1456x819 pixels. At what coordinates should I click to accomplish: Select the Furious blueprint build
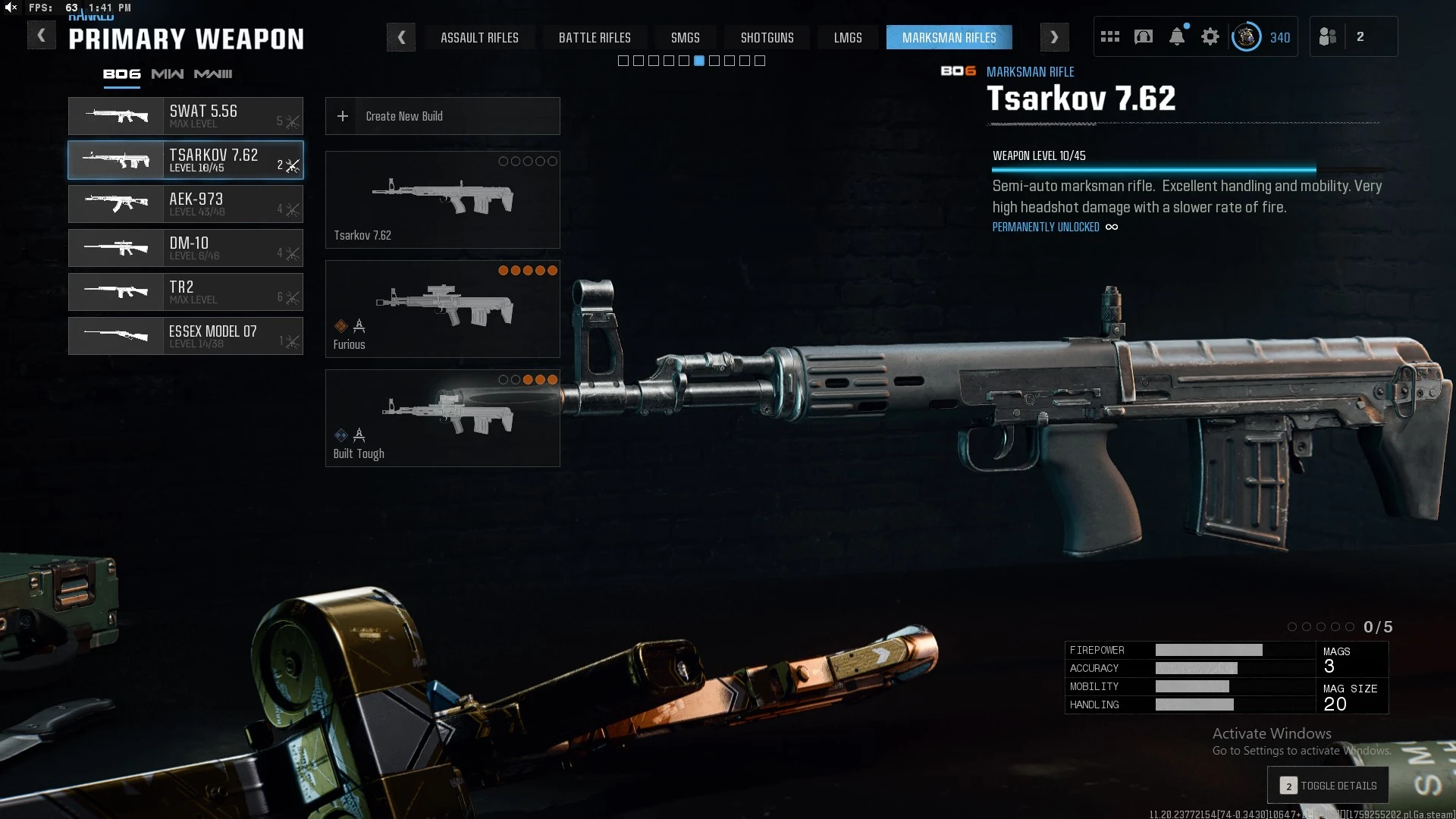(442, 309)
